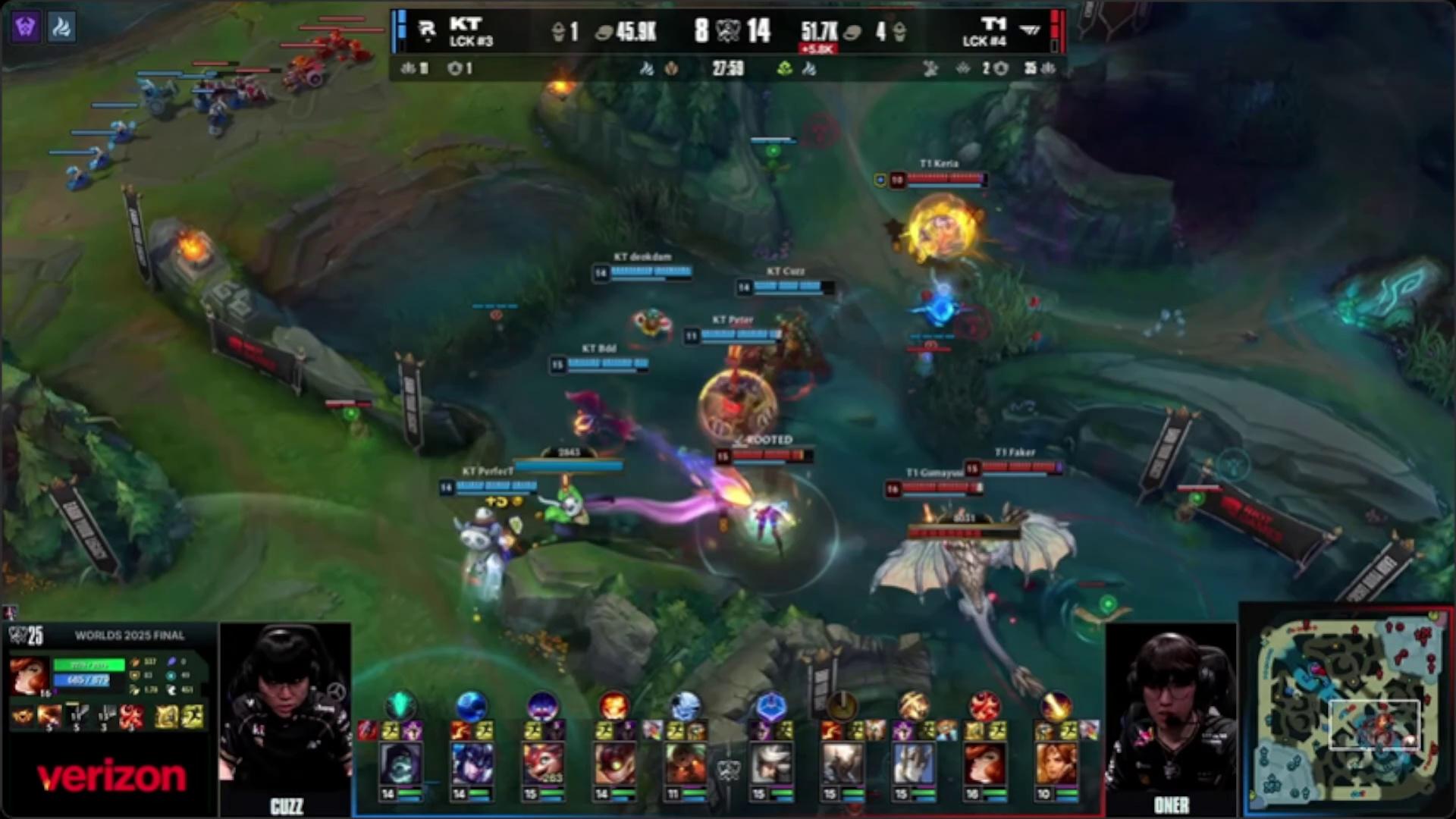Select the KT level 11 champion portrait
Screen dimensions: 1456x819
click(685, 761)
